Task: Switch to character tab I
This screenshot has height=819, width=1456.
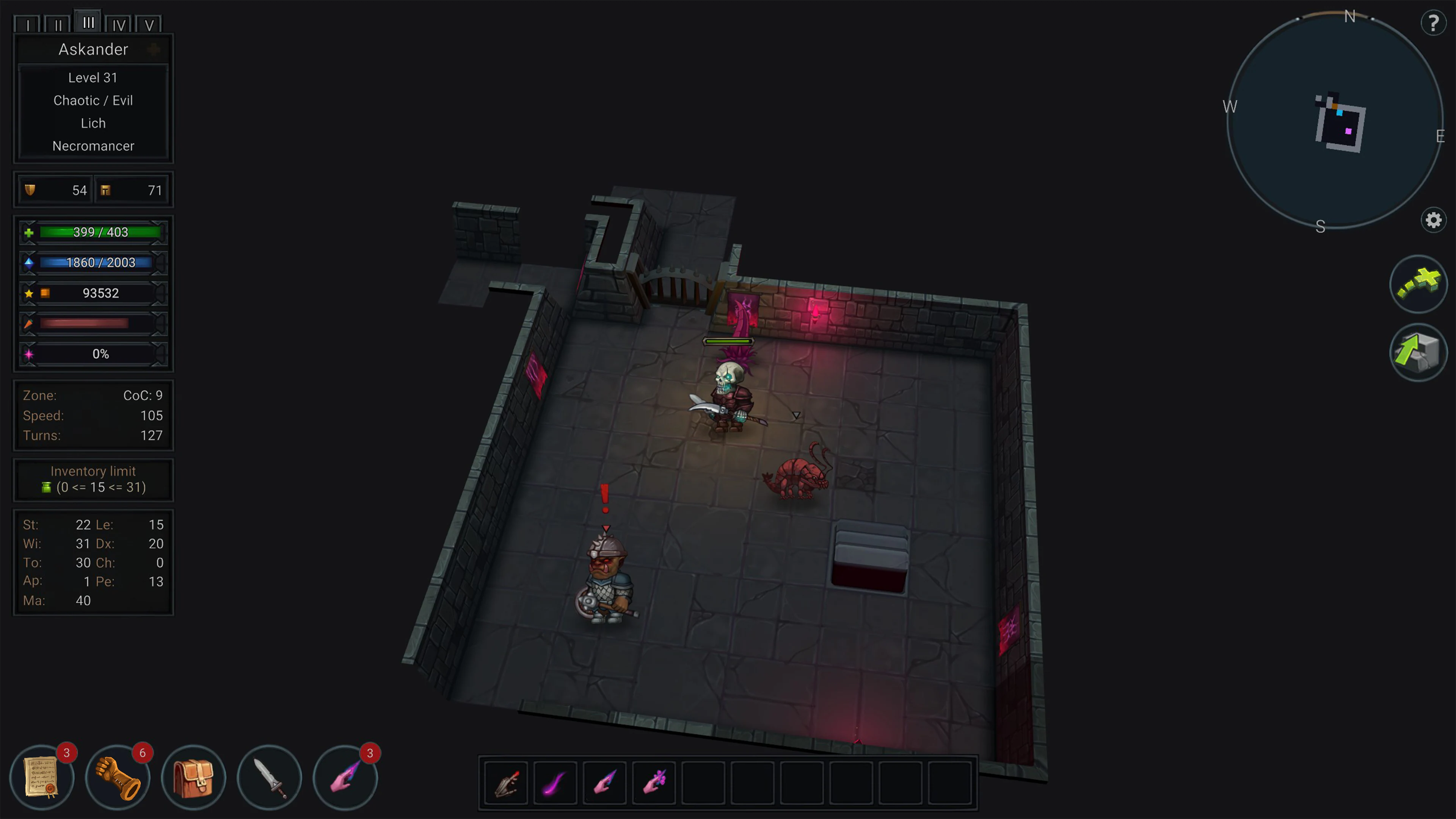Action: point(28,24)
